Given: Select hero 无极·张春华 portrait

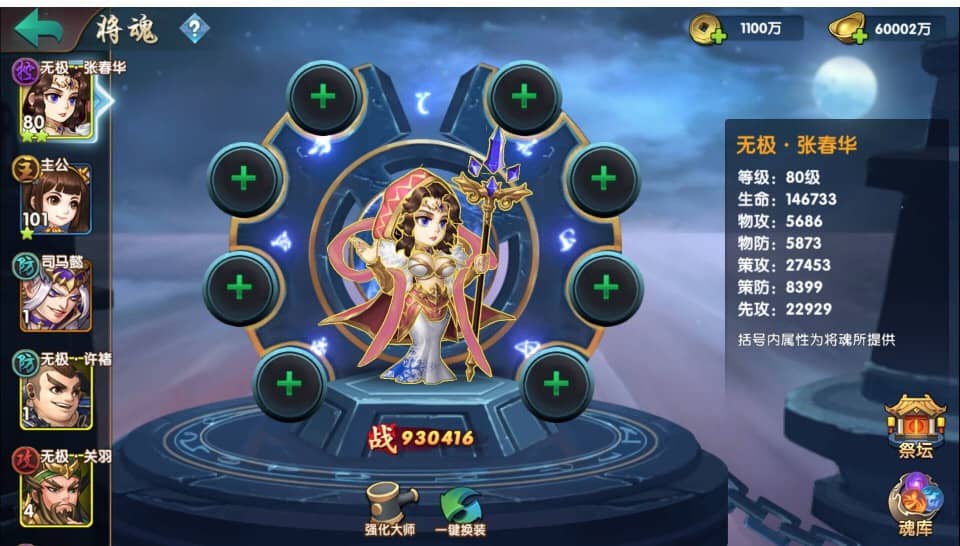Looking at the screenshot, I should coord(55,100).
